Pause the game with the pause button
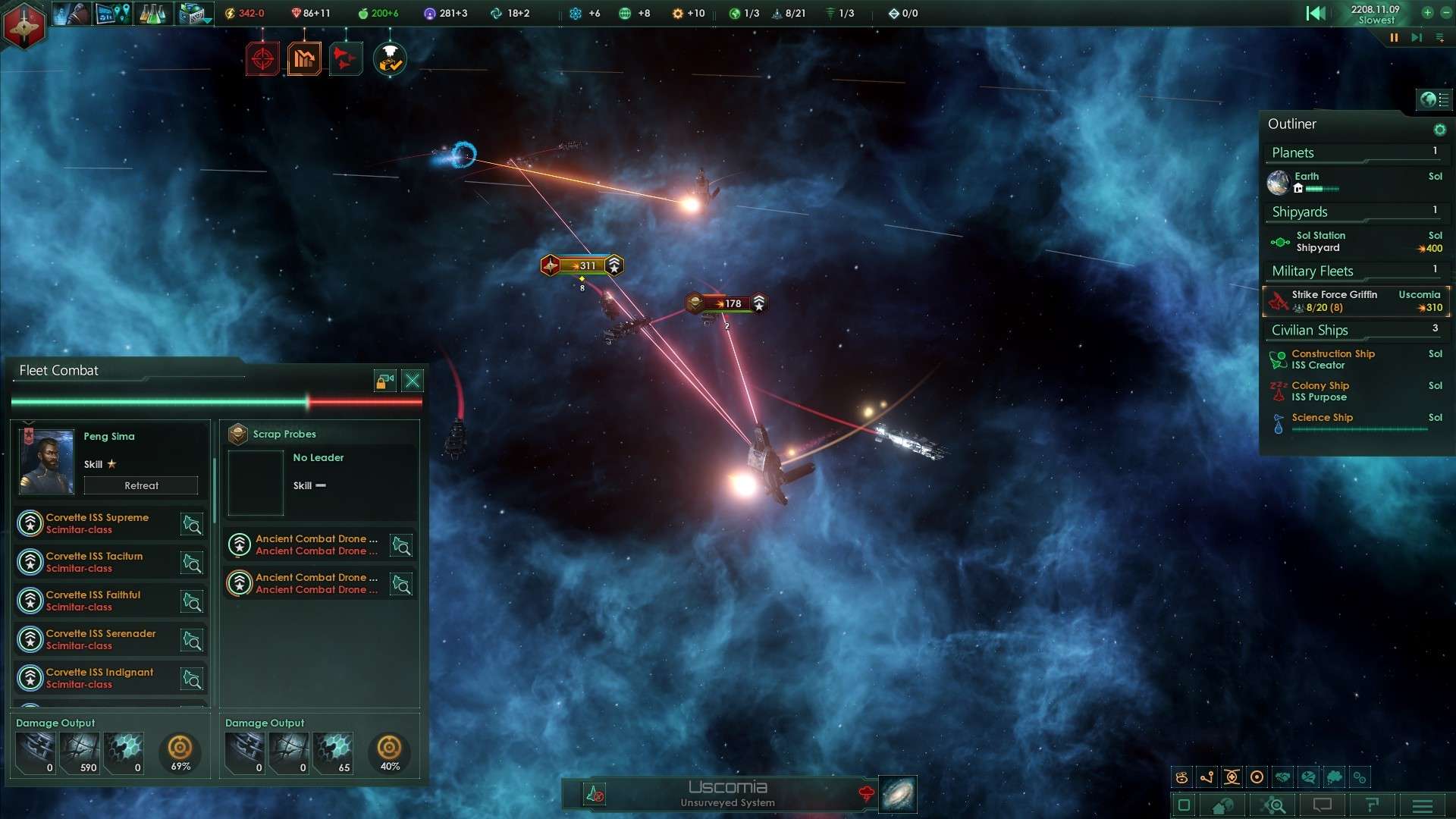 pyautogui.click(x=1394, y=38)
